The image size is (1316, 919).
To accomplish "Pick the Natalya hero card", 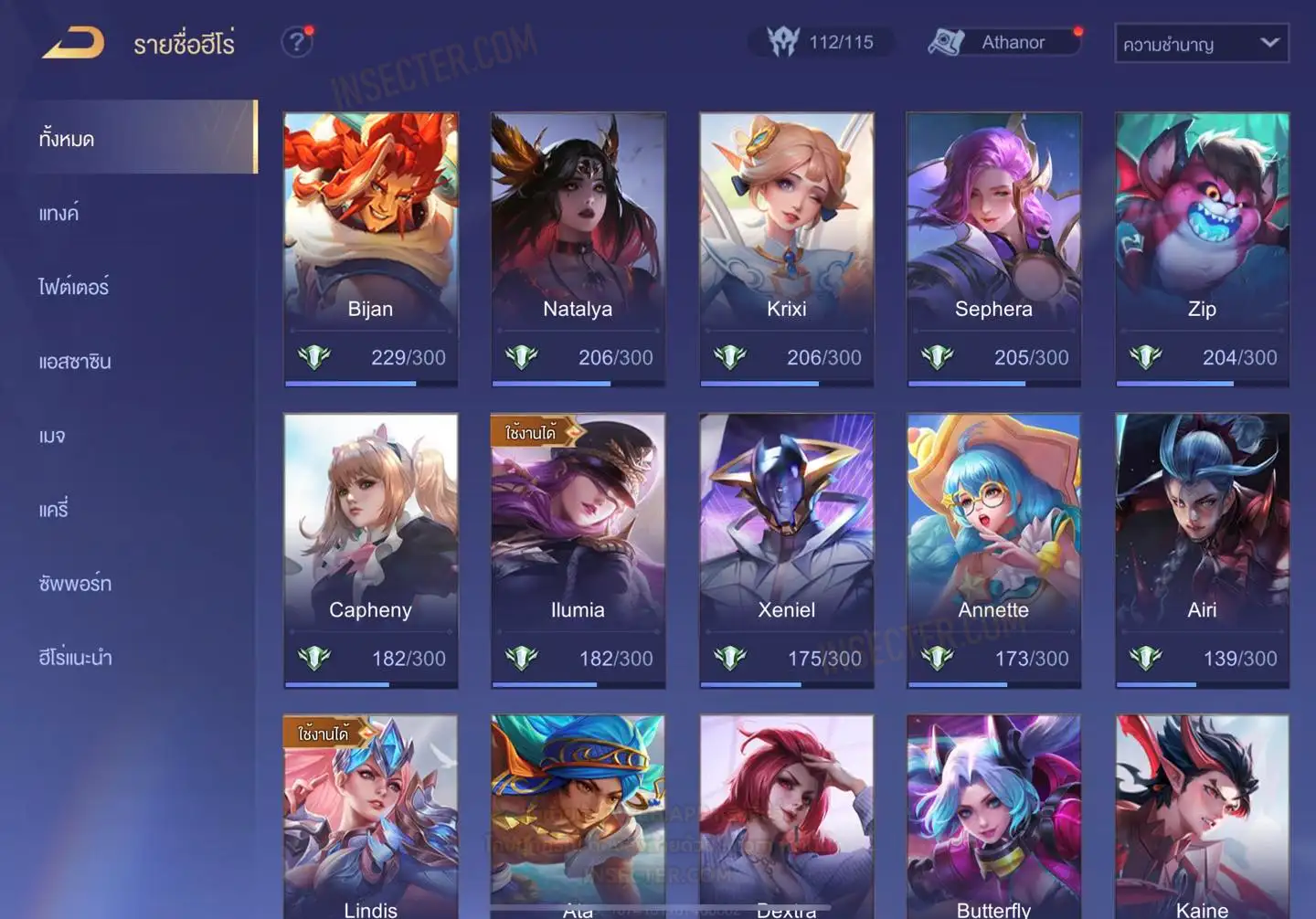I will 578,247.
